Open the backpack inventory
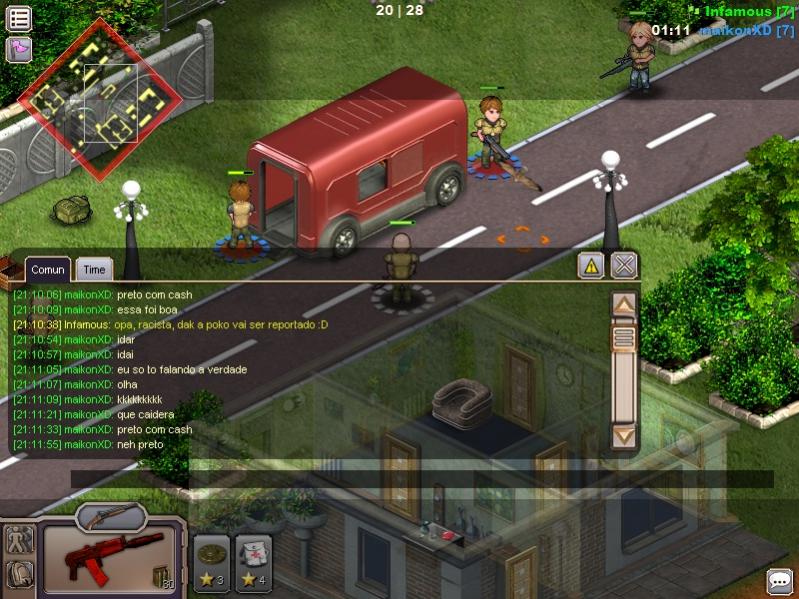 pos(19,575)
